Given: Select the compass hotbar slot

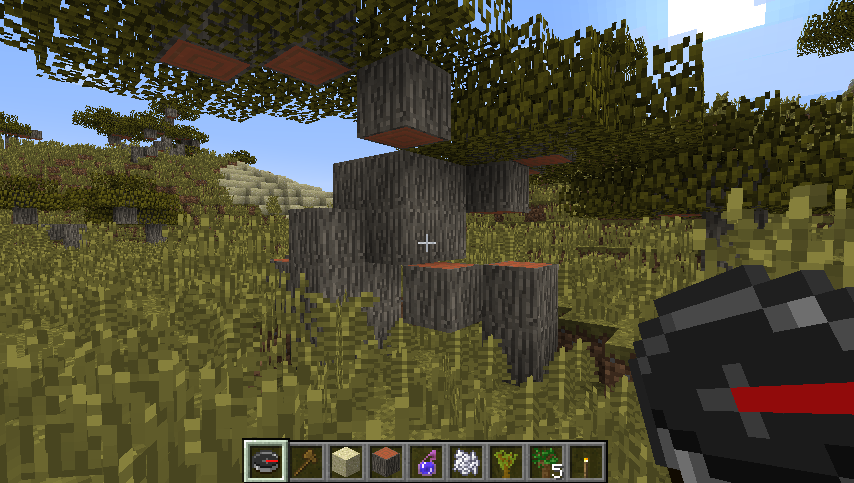Looking at the screenshot, I should (267, 461).
